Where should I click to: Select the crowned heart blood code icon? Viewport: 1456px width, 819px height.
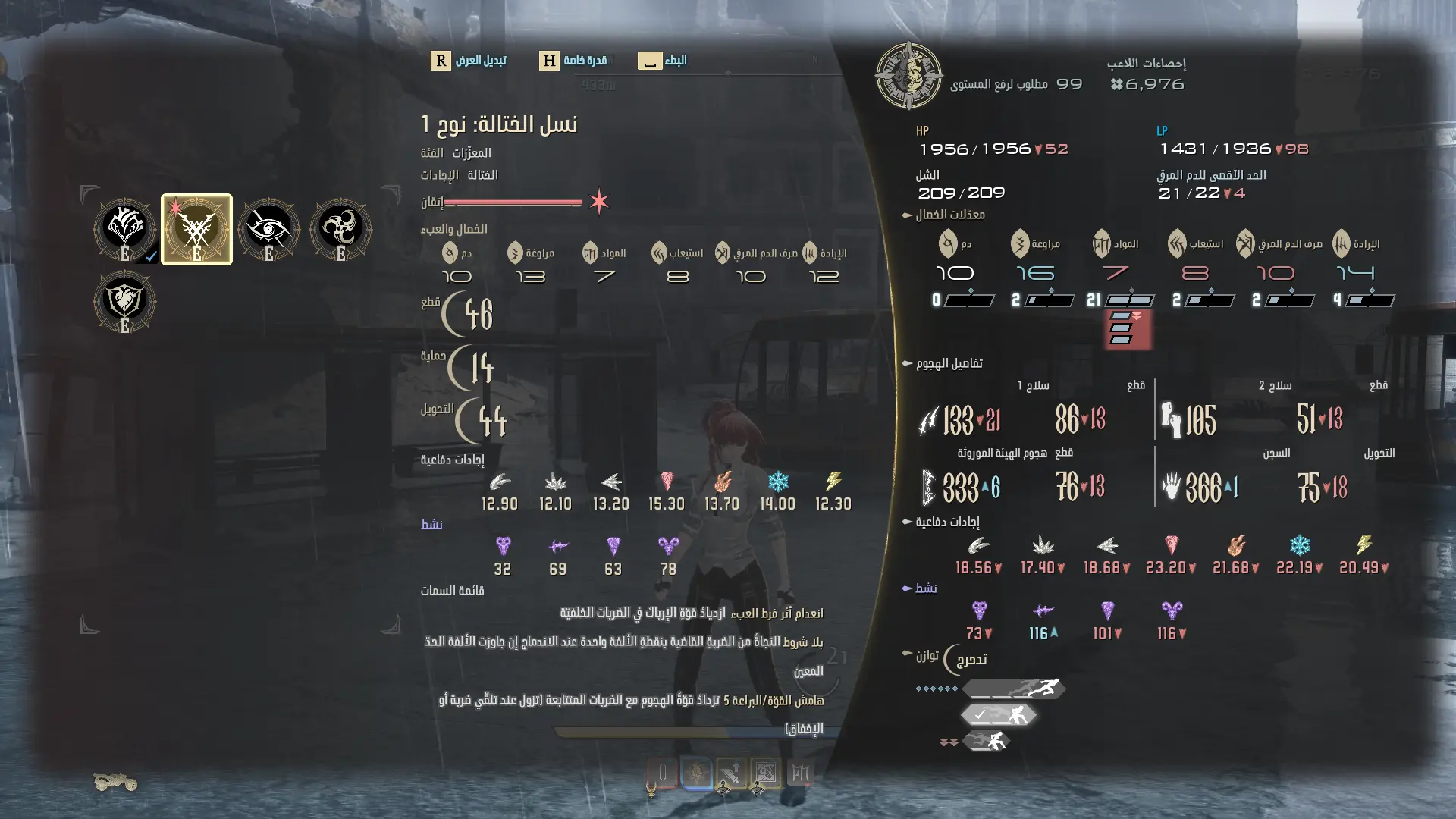tap(124, 229)
